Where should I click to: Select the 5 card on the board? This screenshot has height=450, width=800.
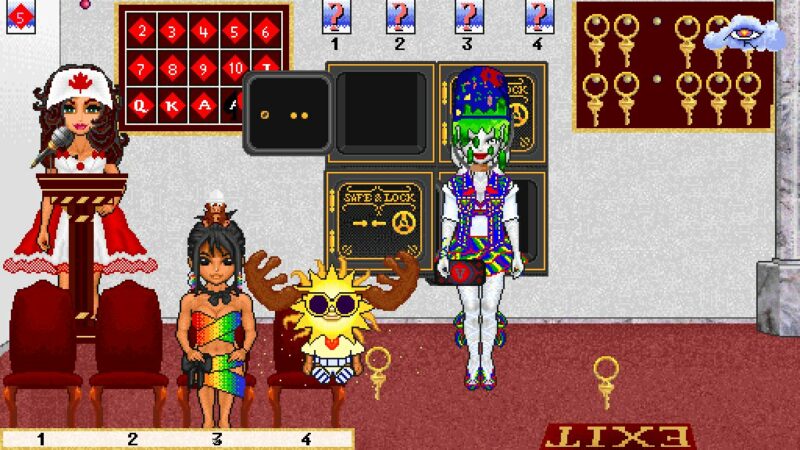point(235,31)
